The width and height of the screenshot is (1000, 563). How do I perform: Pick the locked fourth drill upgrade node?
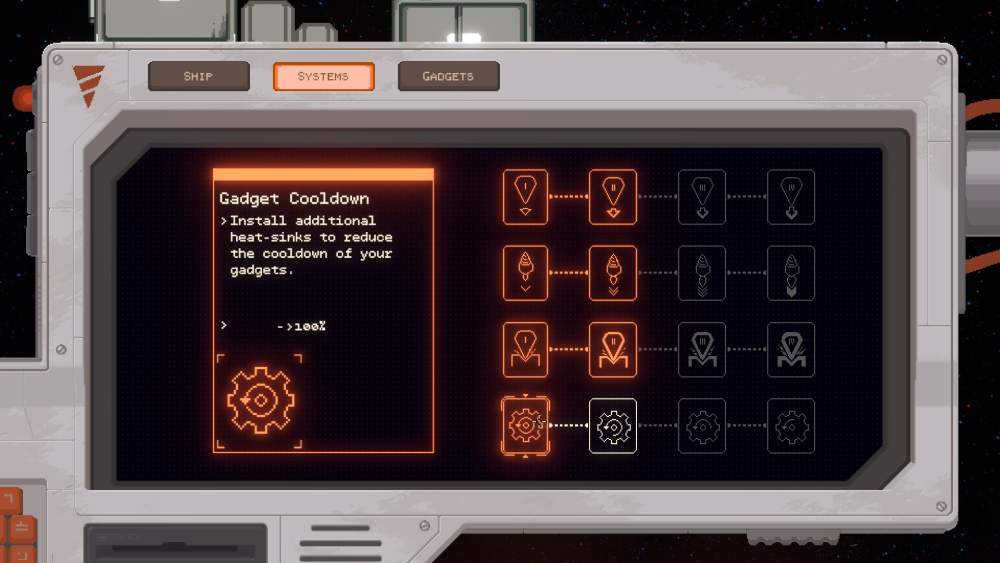coord(791,273)
